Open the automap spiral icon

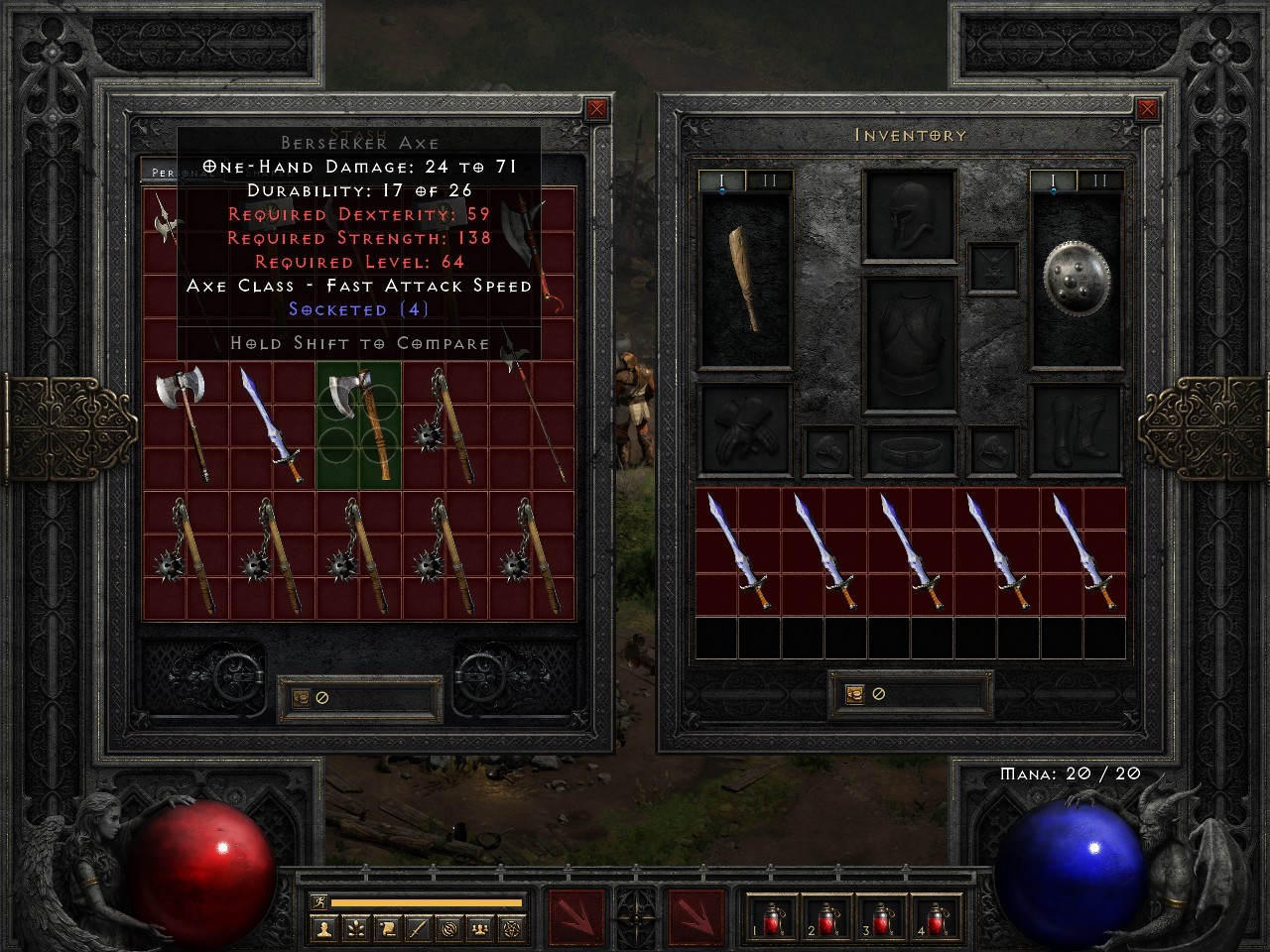coord(447,930)
